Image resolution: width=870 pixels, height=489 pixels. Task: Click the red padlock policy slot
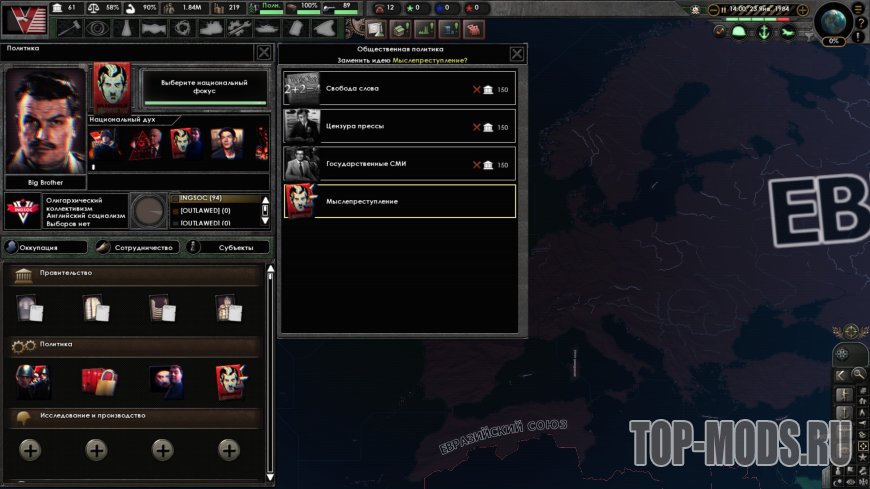click(x=99, y=381)
